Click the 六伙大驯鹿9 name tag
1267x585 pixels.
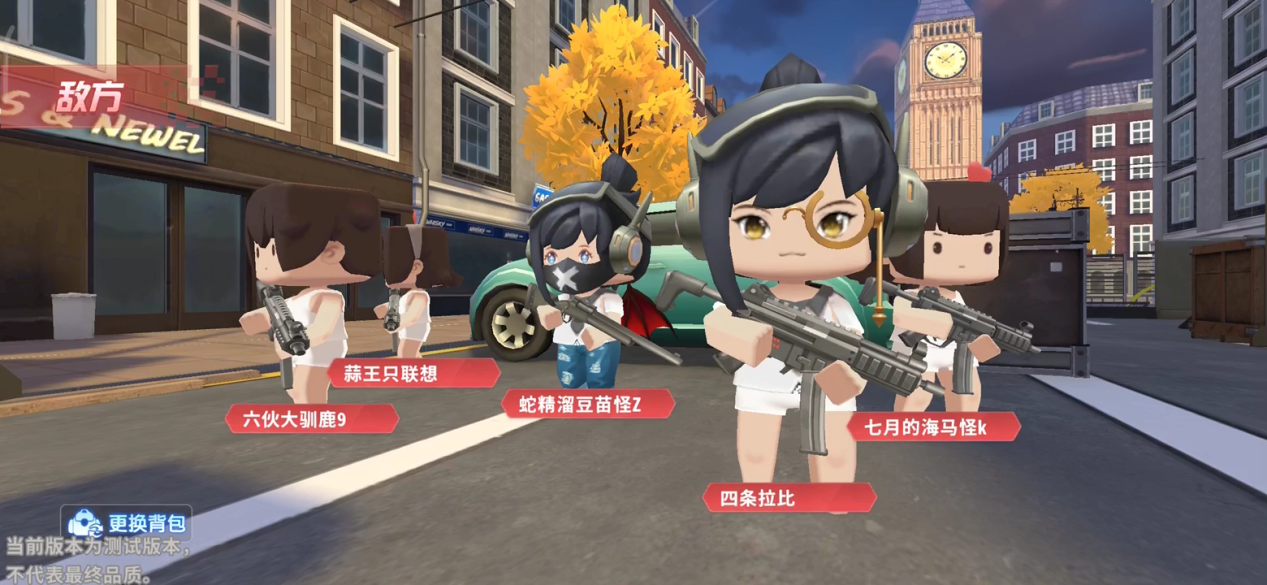click(311, 419)
